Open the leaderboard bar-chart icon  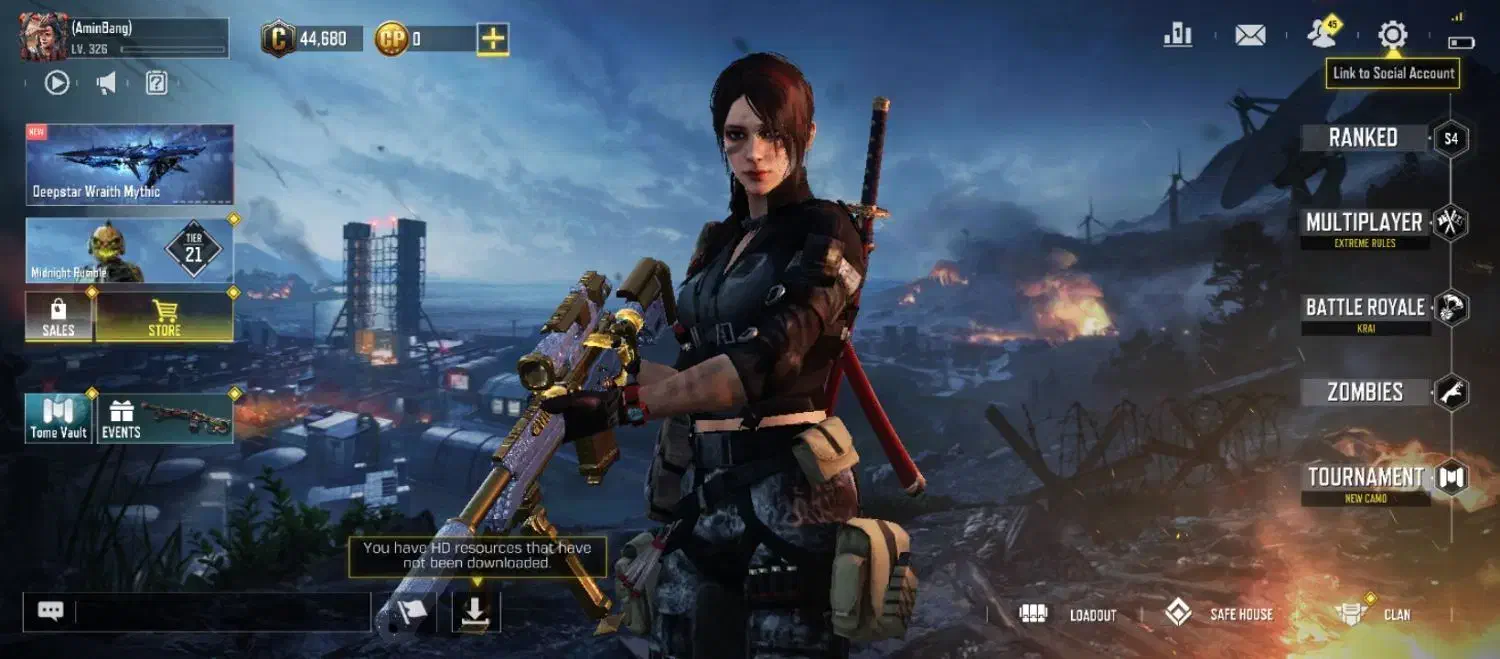point(1178,36)
